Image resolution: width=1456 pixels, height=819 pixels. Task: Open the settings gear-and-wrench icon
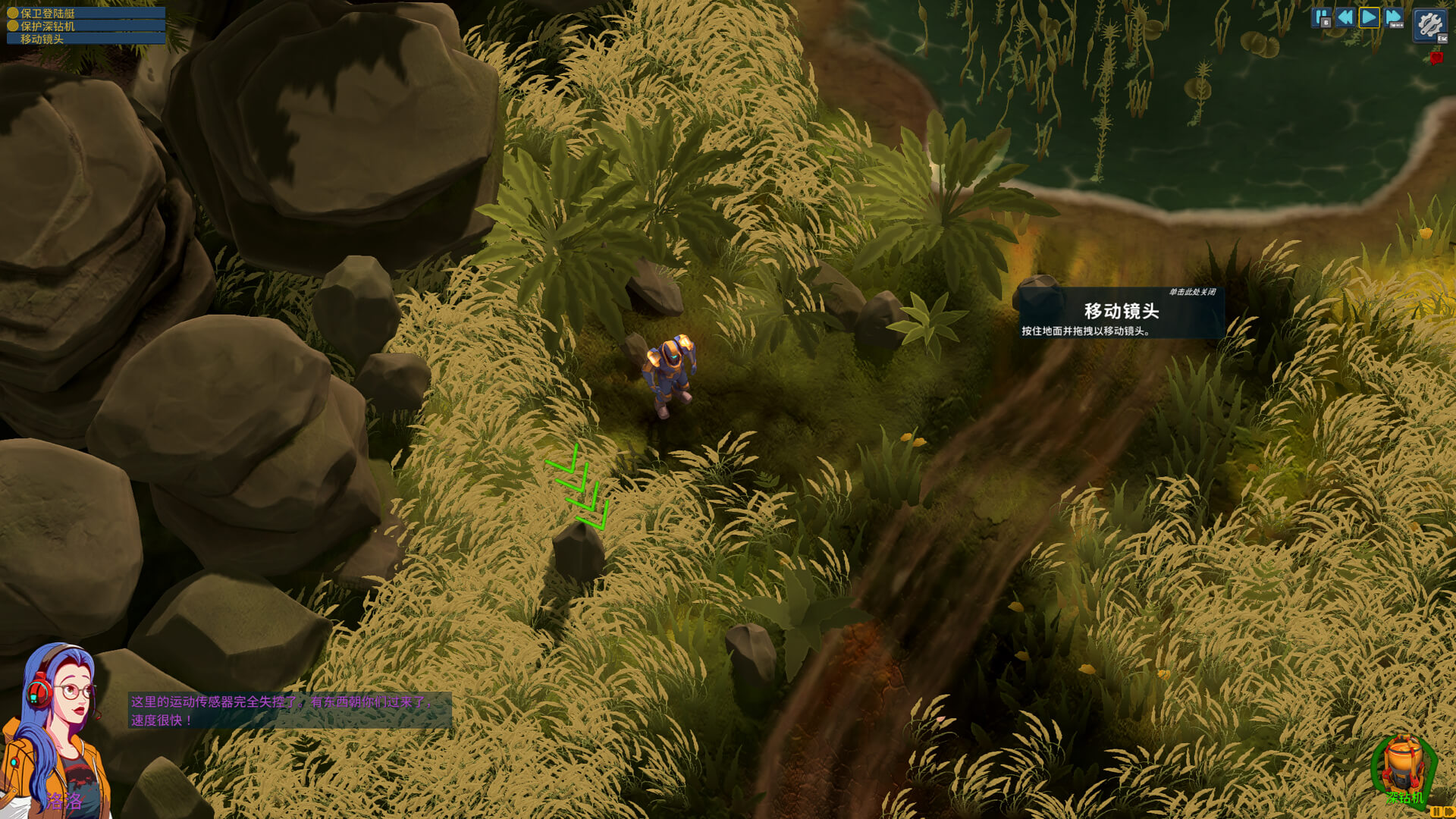(x=1431, y=25)
